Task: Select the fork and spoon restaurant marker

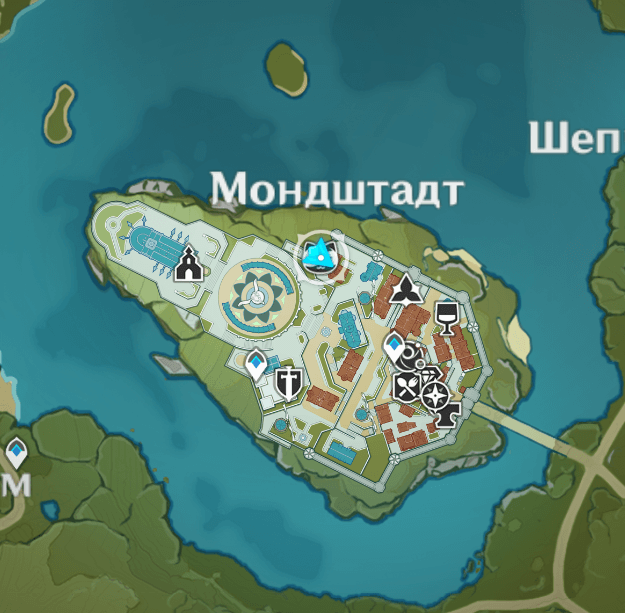Action: [x=406, y=385]
